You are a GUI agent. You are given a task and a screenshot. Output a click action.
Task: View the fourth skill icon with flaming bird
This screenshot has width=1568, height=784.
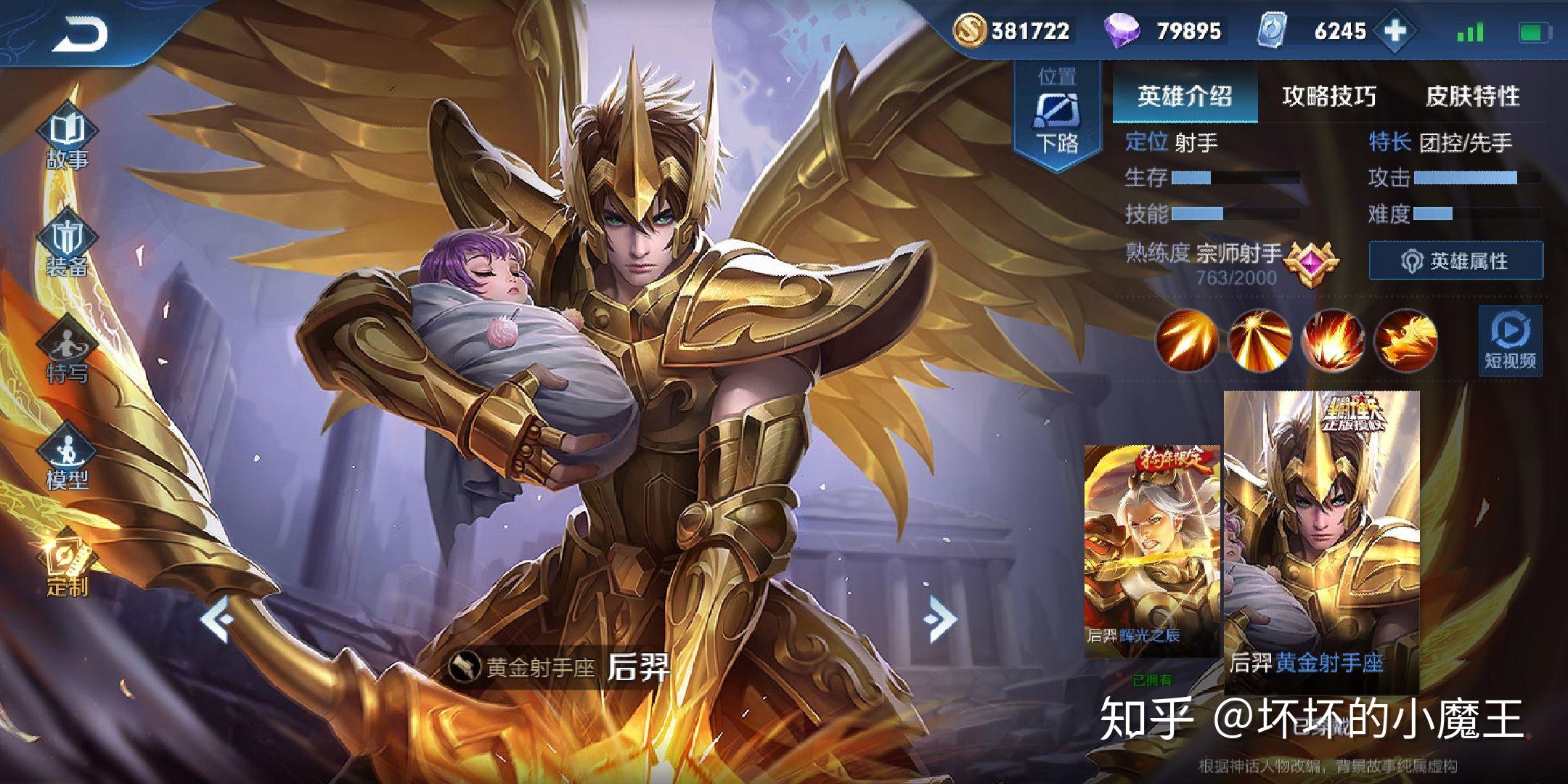[1406, 340]
